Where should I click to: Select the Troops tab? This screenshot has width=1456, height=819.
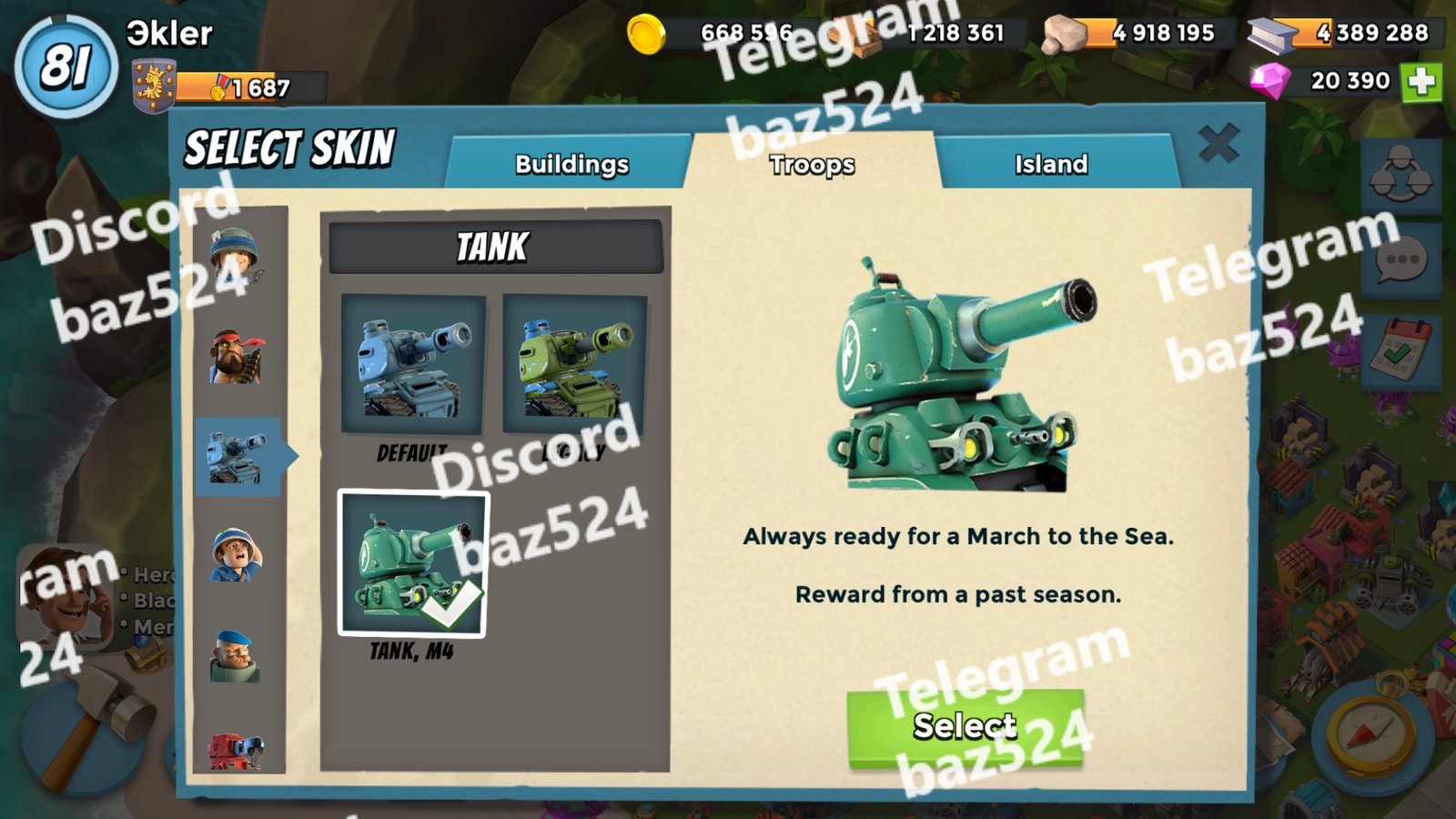click(812, 164)
